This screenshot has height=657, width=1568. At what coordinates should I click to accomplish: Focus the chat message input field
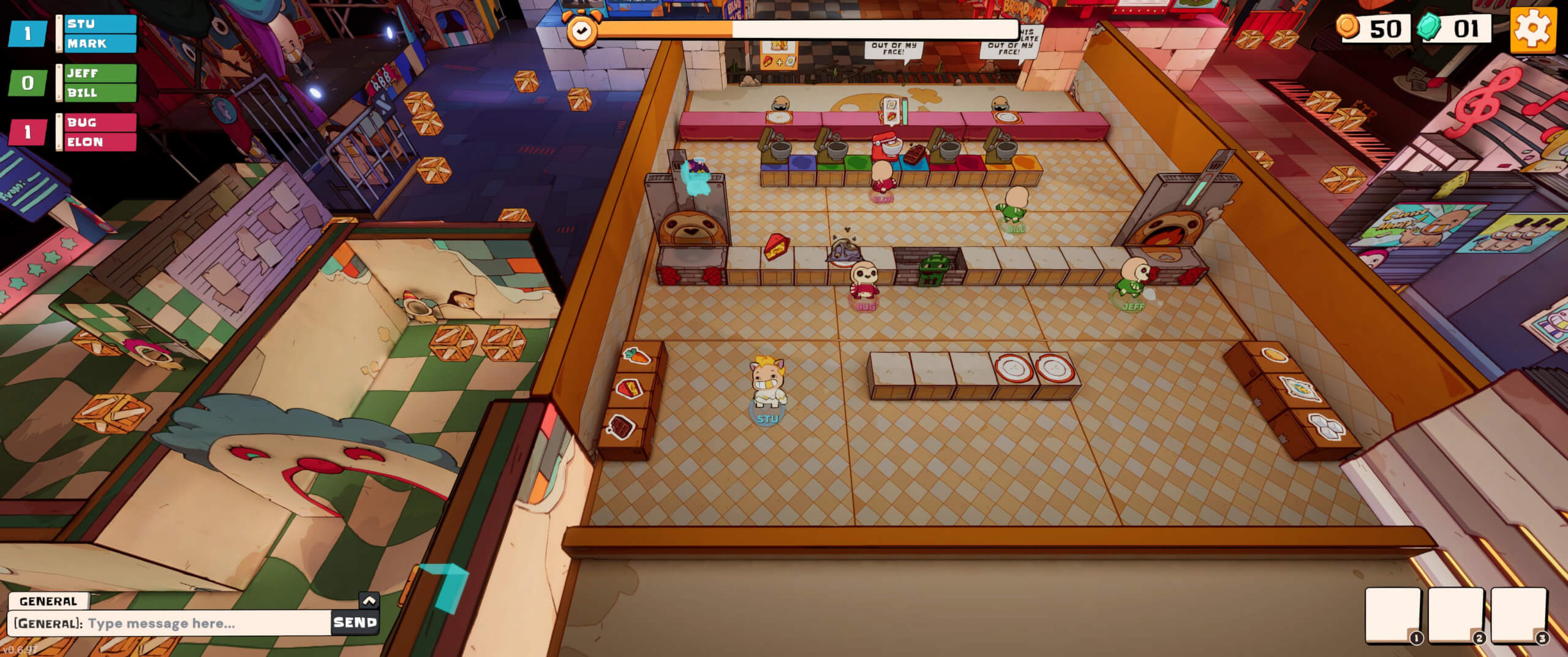click(x=208, y=623)
